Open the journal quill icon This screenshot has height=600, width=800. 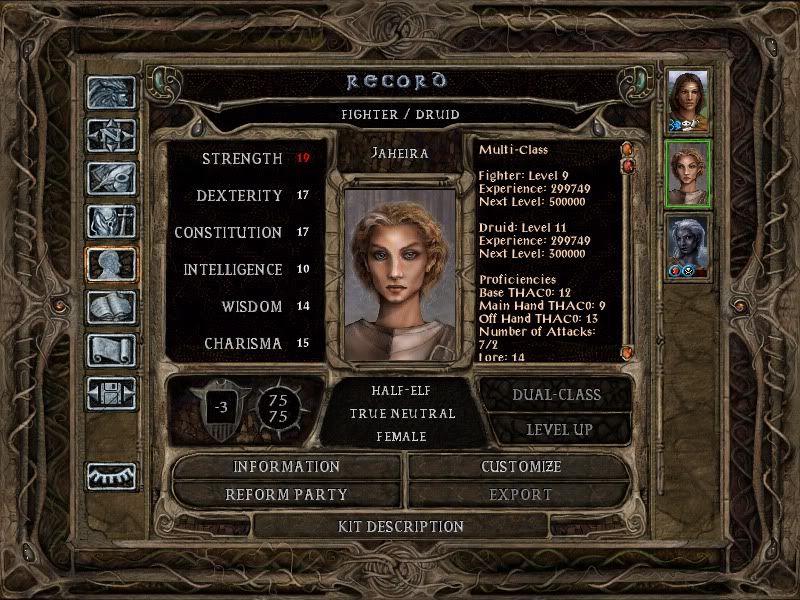click(x=111, y=178)
